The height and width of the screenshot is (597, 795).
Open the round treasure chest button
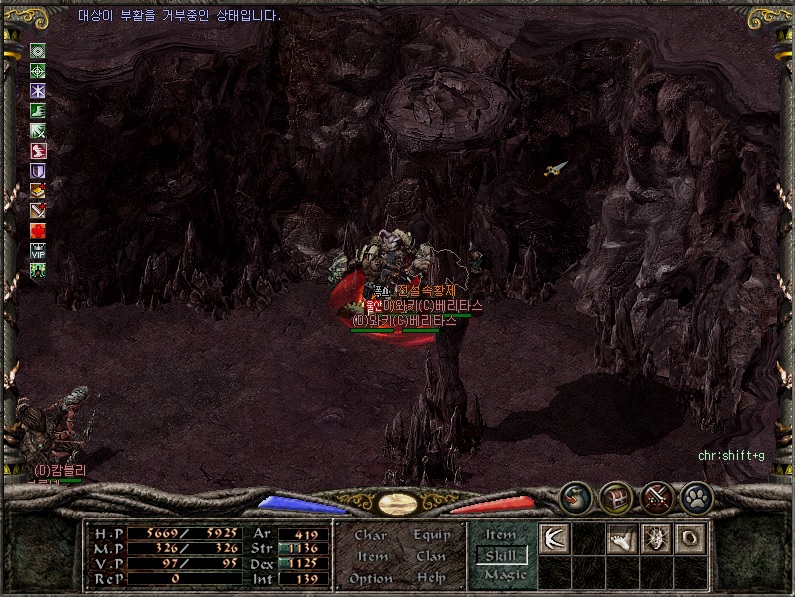615,495
